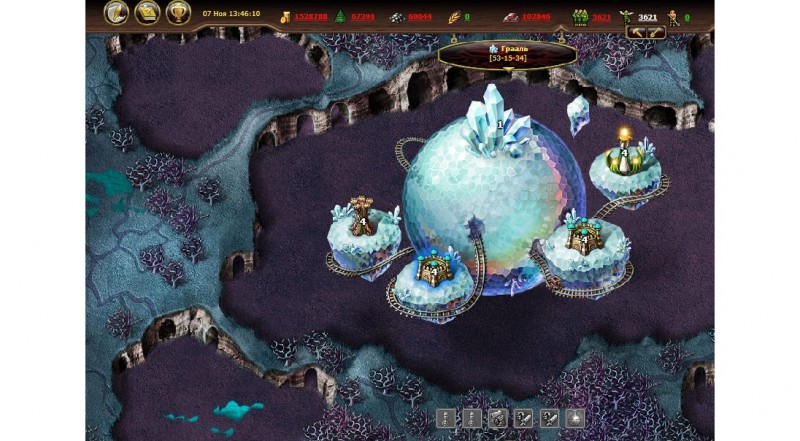Viewport: 800px width, 441px height.
Task: Select the scroll icon in bottom toolbar
Action: tap(498, 418)
